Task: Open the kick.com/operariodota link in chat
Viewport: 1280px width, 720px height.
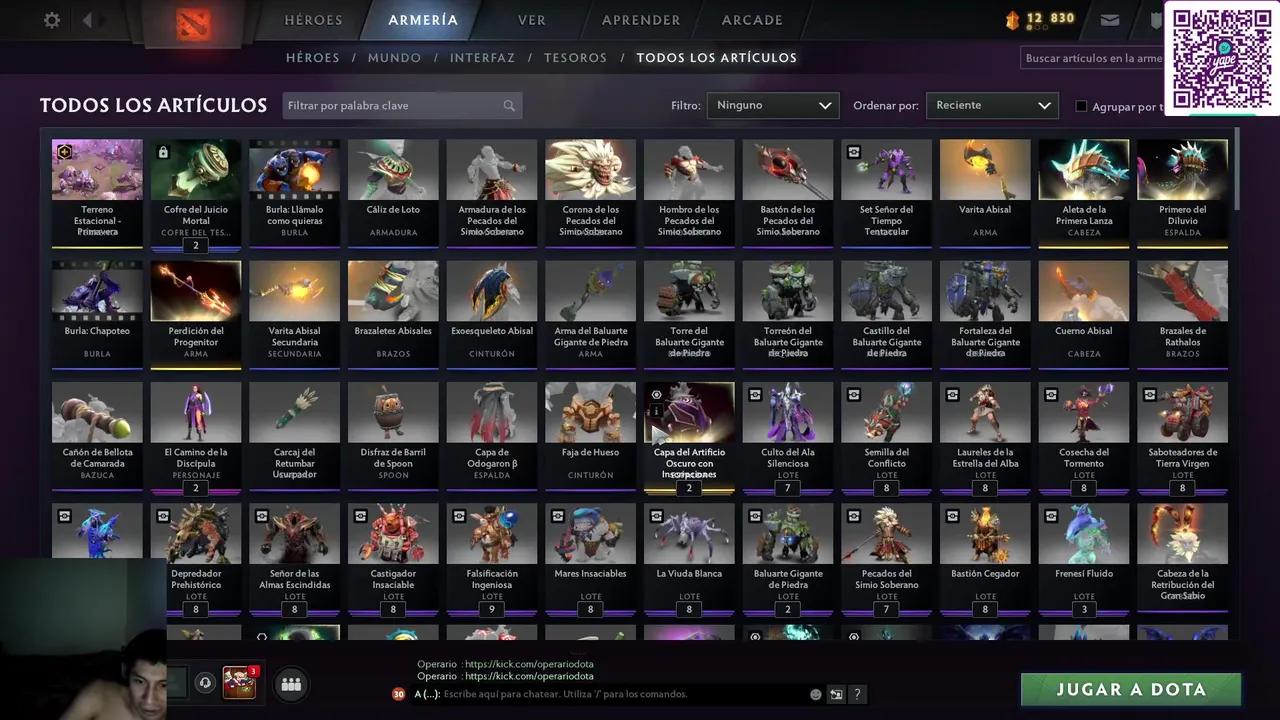Action: (530, 663)
